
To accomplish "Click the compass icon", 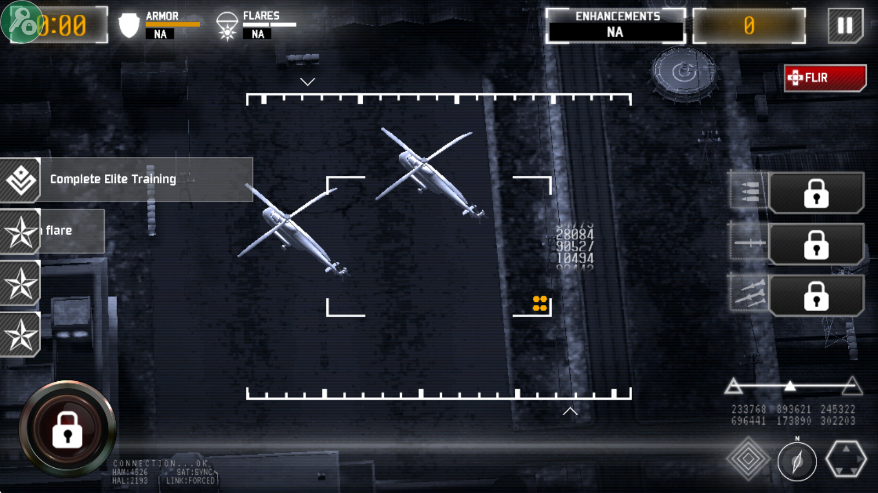I will 797,461.
